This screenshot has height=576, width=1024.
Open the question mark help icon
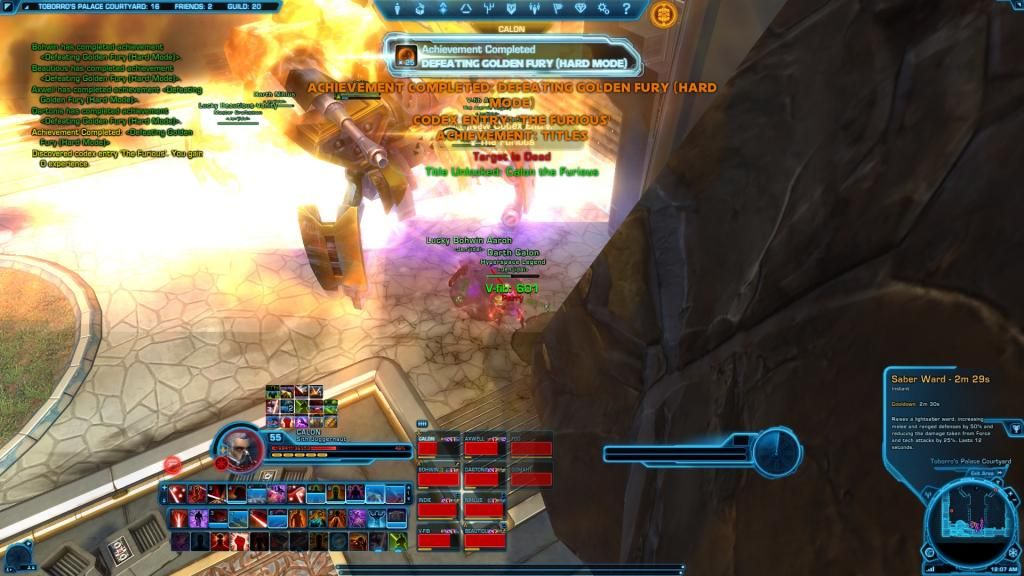(x=627, y=10)
